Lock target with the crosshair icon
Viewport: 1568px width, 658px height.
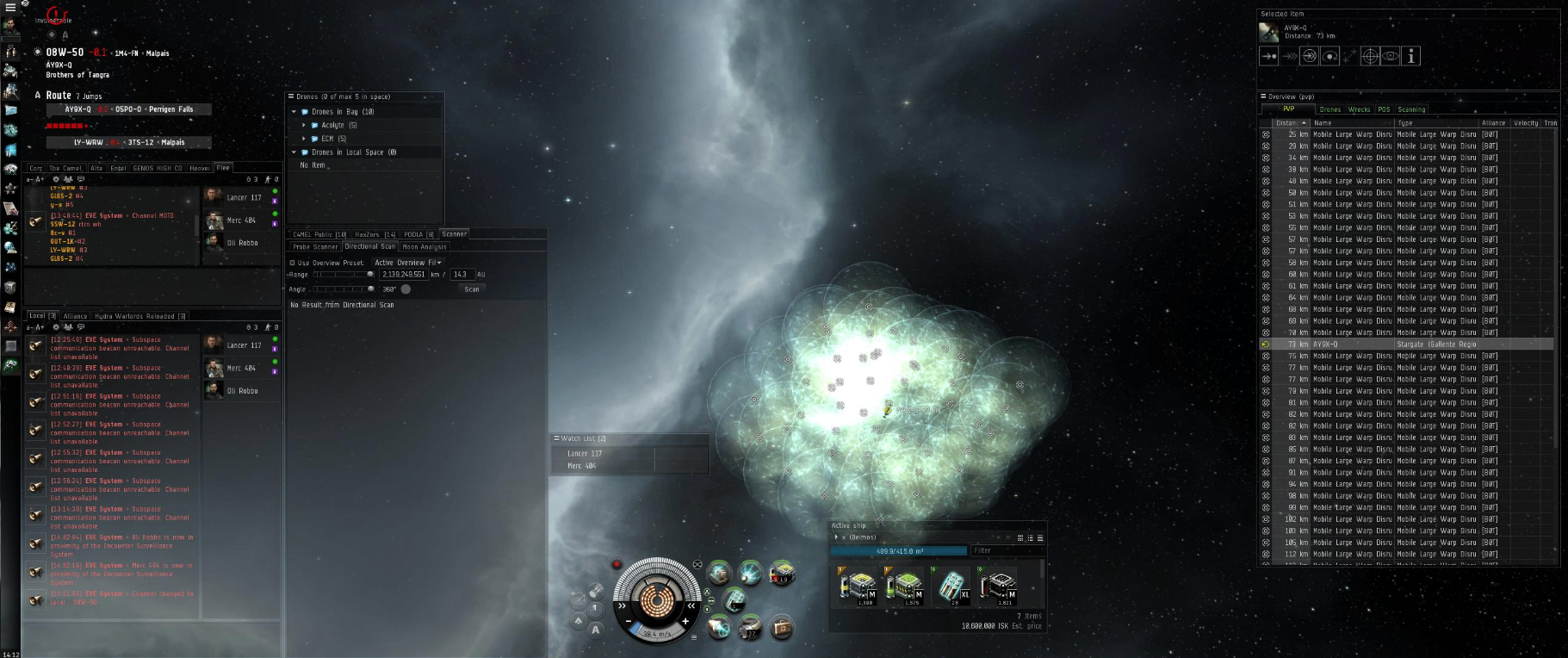click(x=1370, y=57)
